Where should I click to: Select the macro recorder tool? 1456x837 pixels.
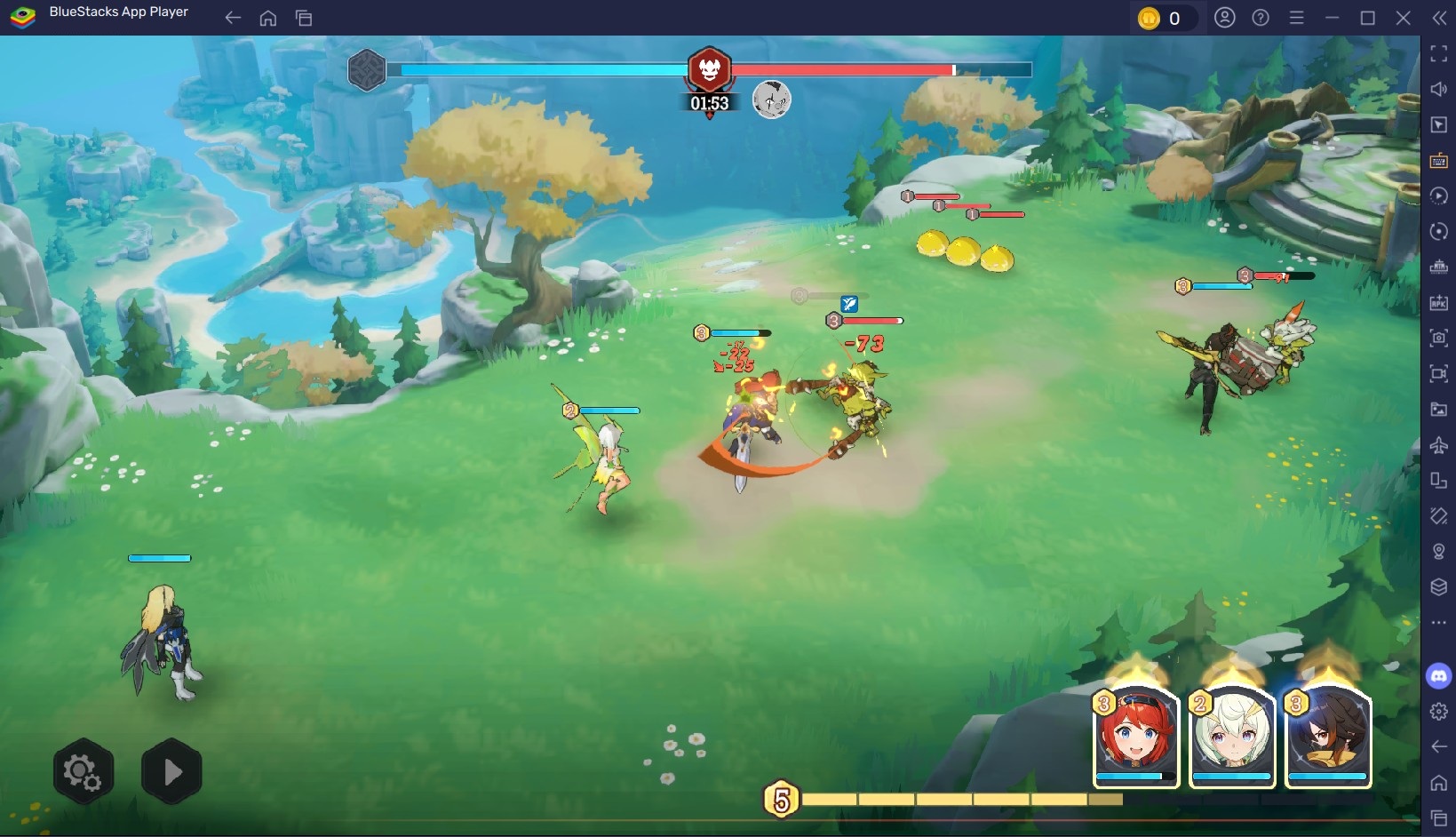tap(1440, 195)
